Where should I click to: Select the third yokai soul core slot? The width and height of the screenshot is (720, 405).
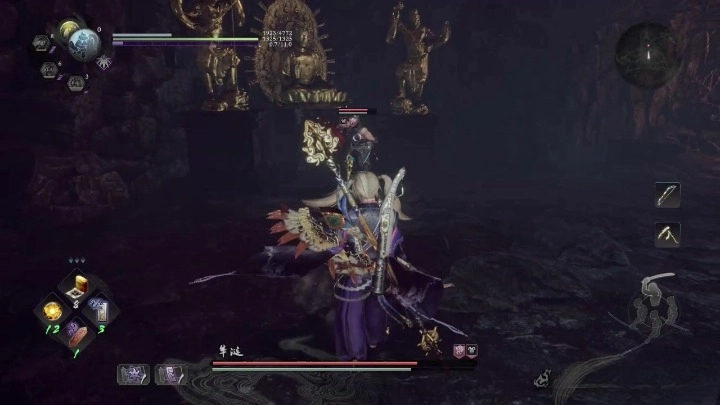tap(74, 83)
